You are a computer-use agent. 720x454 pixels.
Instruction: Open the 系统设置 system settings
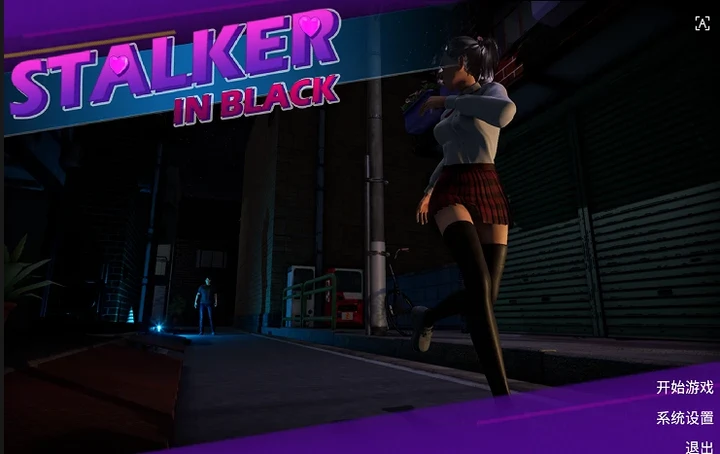point(684,418)
